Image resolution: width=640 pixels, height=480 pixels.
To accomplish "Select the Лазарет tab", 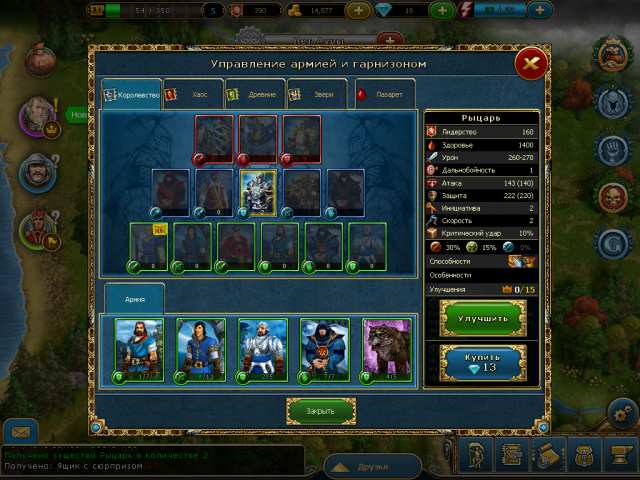I will coord(382,94).
